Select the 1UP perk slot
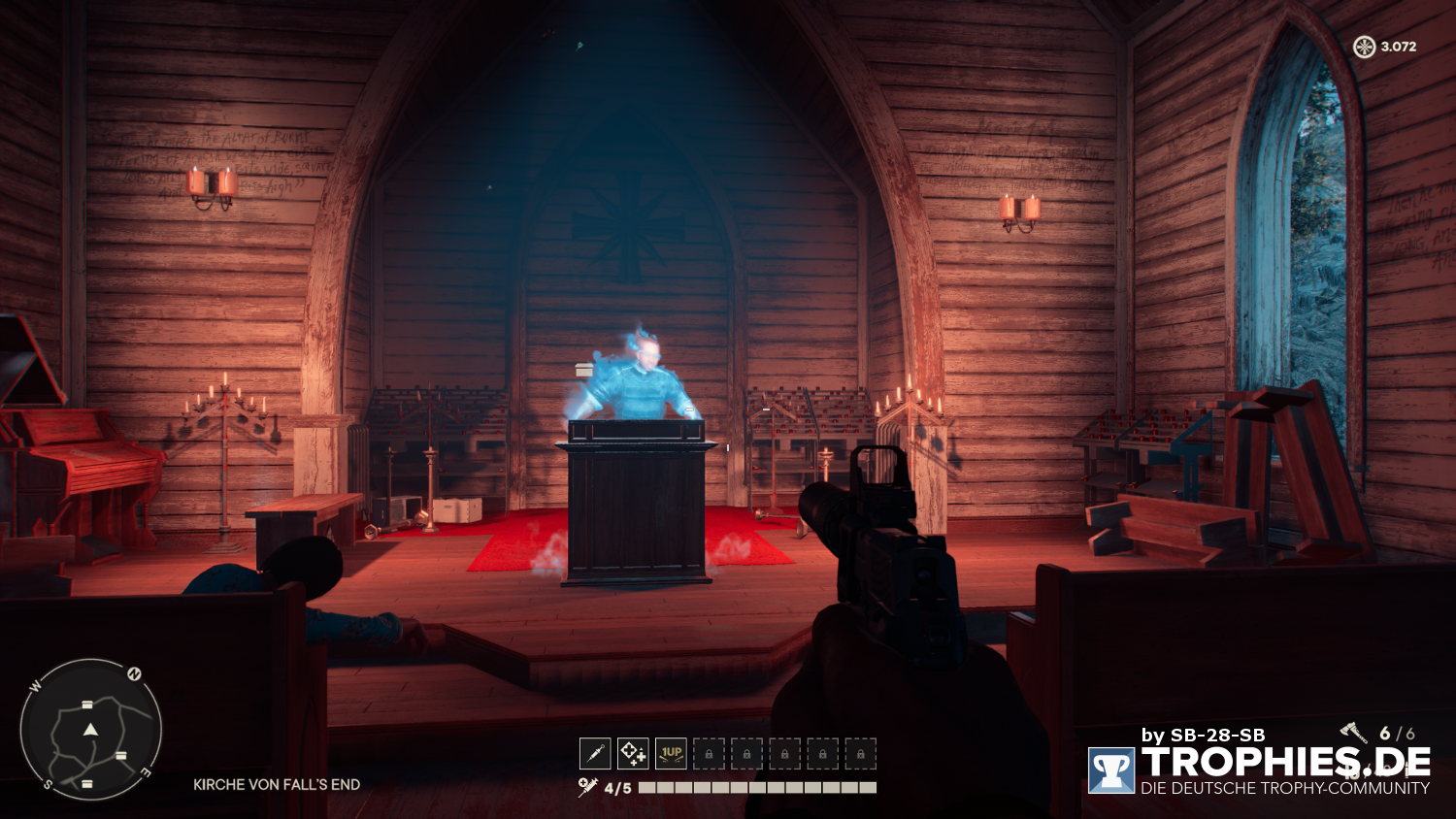1456x819 pixels. (x=671, y=753)
